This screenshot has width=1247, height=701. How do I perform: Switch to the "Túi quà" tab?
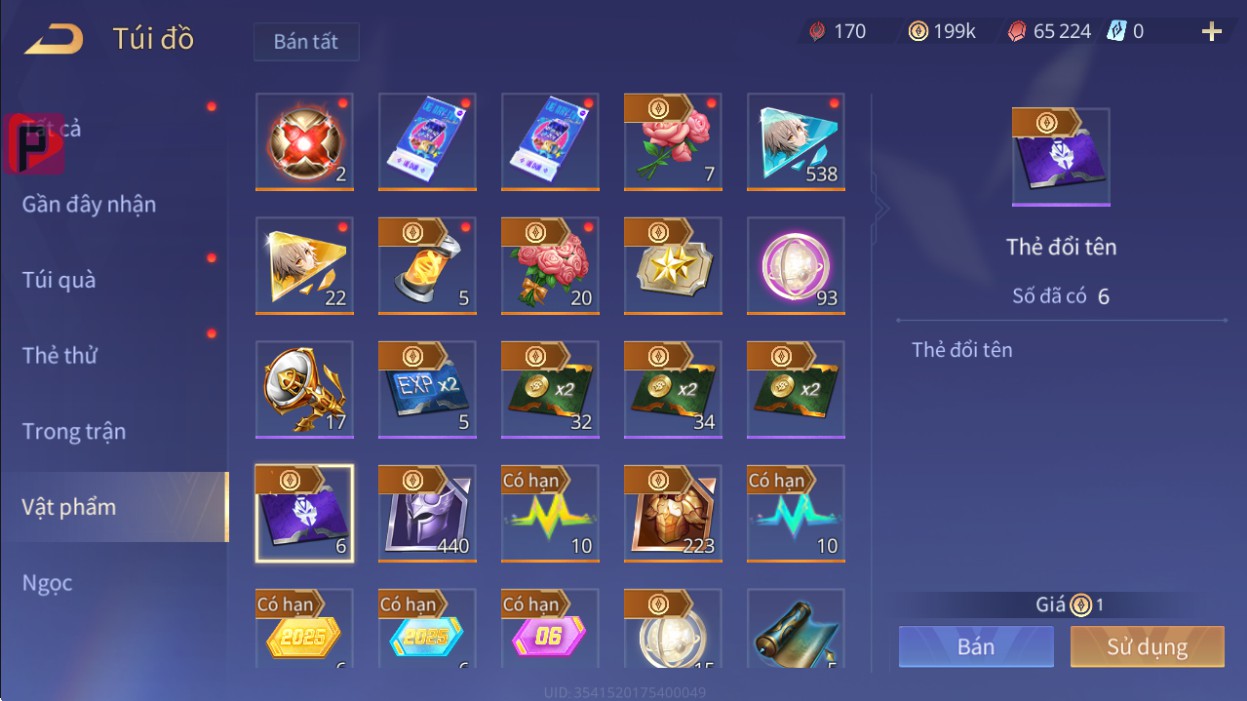[x=59, y=280]
